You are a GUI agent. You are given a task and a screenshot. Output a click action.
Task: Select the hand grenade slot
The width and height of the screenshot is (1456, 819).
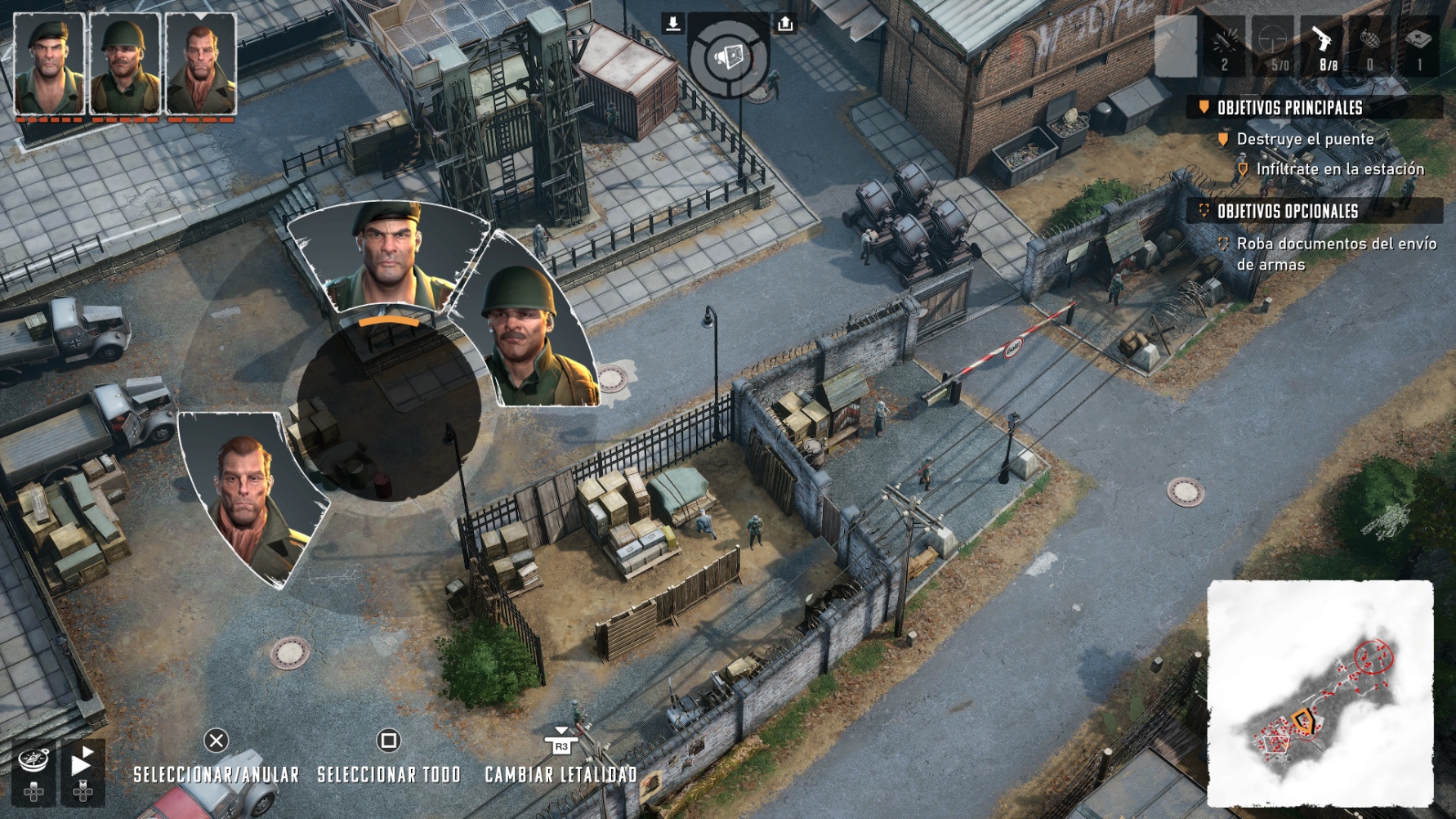point(1370,46)
